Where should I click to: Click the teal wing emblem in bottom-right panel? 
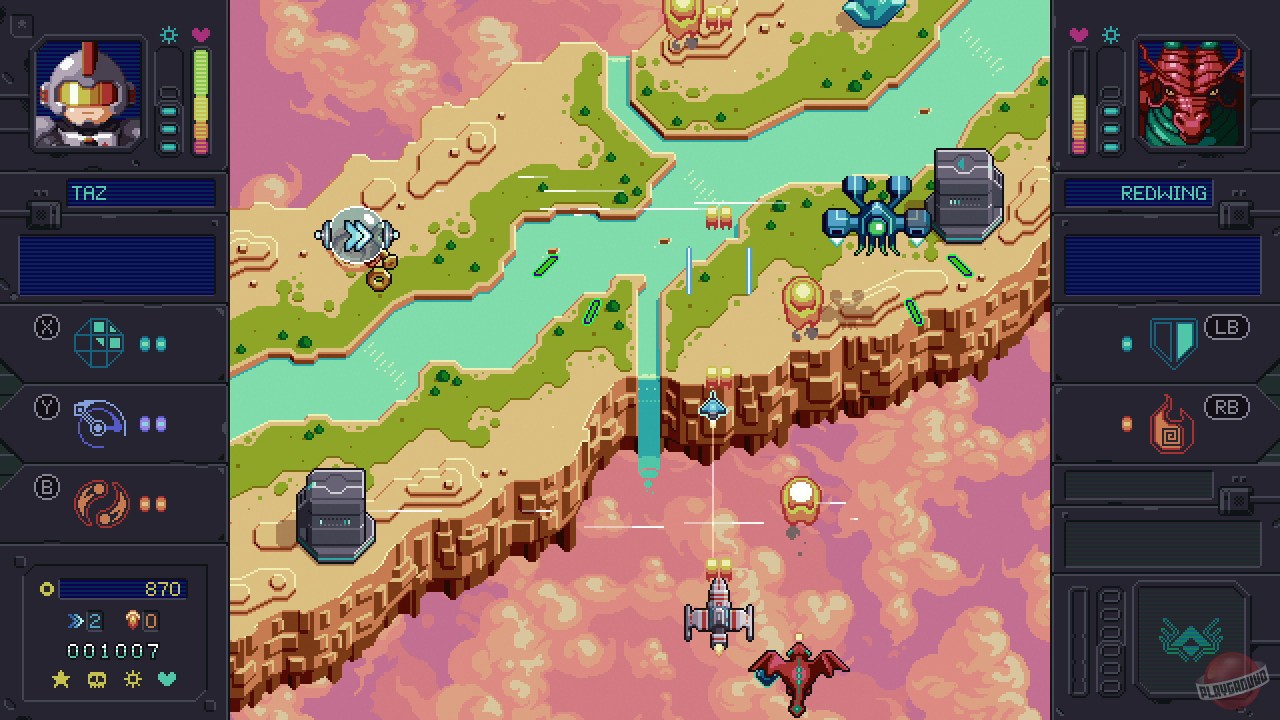tap(1190, 638)
